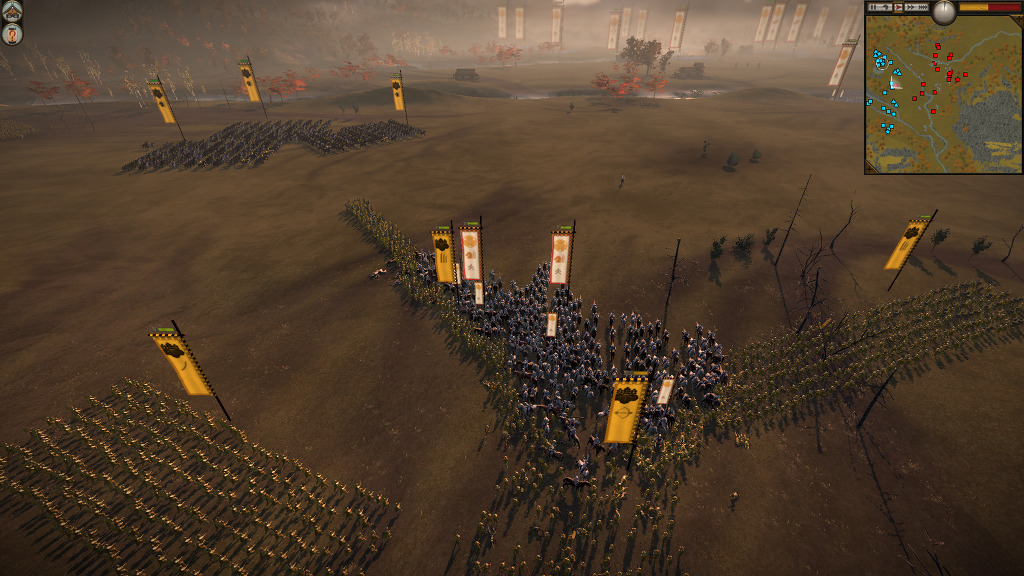This screenshot has width=1024, height=576.
Task: Switch battle speed to double fast-forward
Action: click(x=909, y=7)
